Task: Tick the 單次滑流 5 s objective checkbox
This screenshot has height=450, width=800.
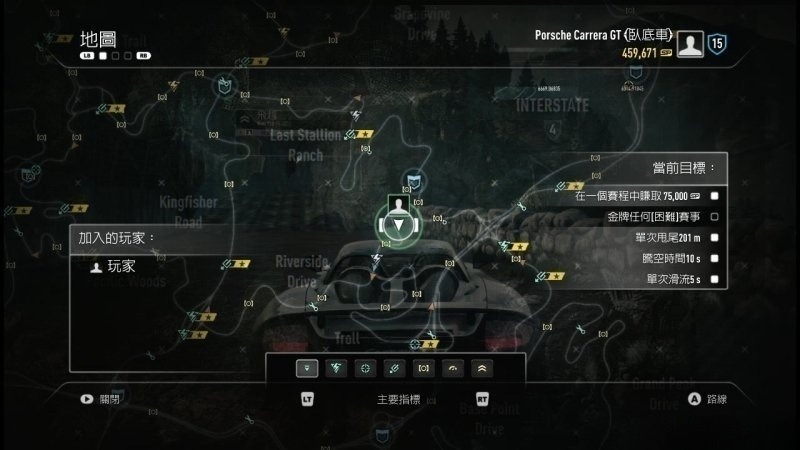Action: (714, 280)
